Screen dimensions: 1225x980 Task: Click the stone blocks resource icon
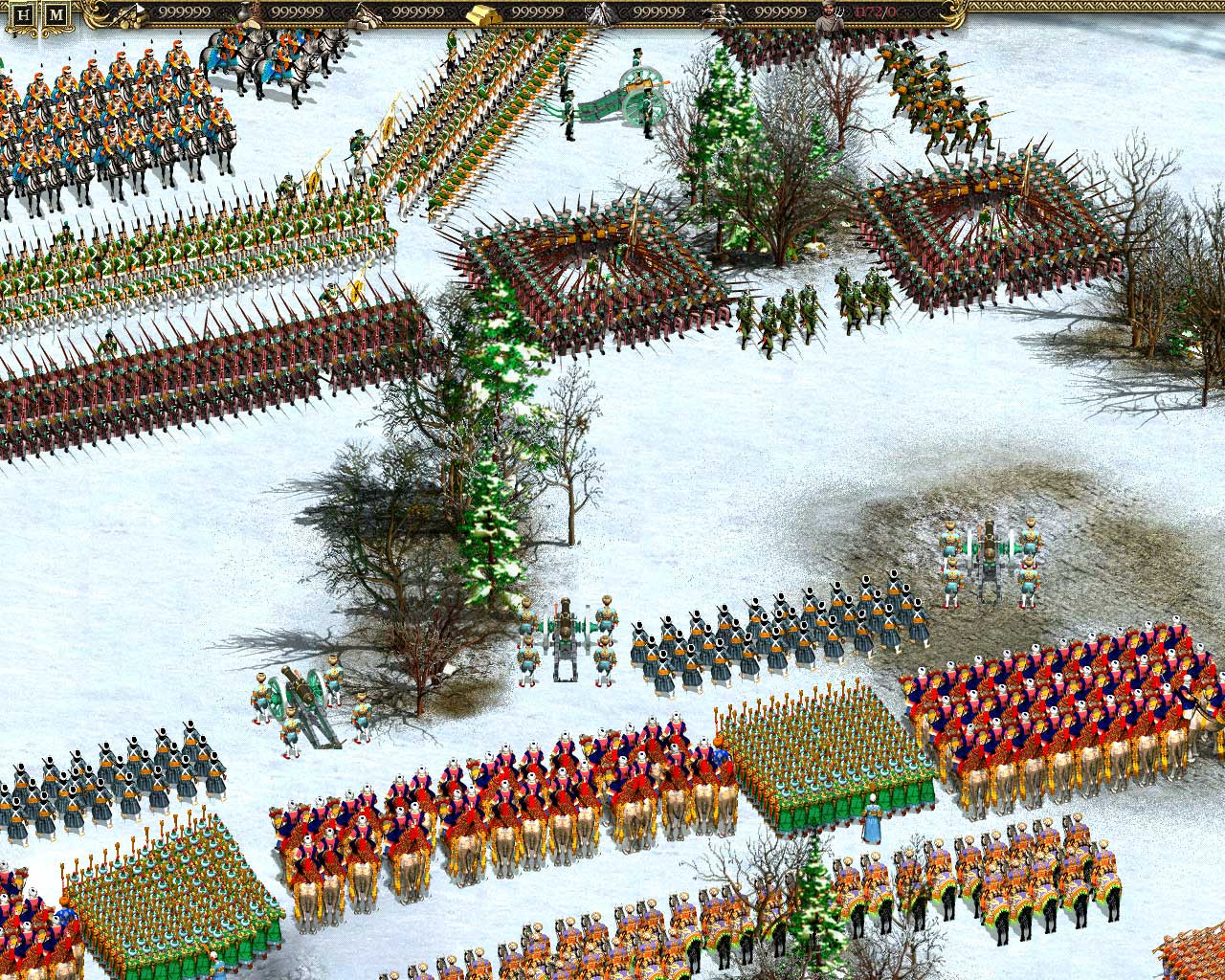coord(368,13)
